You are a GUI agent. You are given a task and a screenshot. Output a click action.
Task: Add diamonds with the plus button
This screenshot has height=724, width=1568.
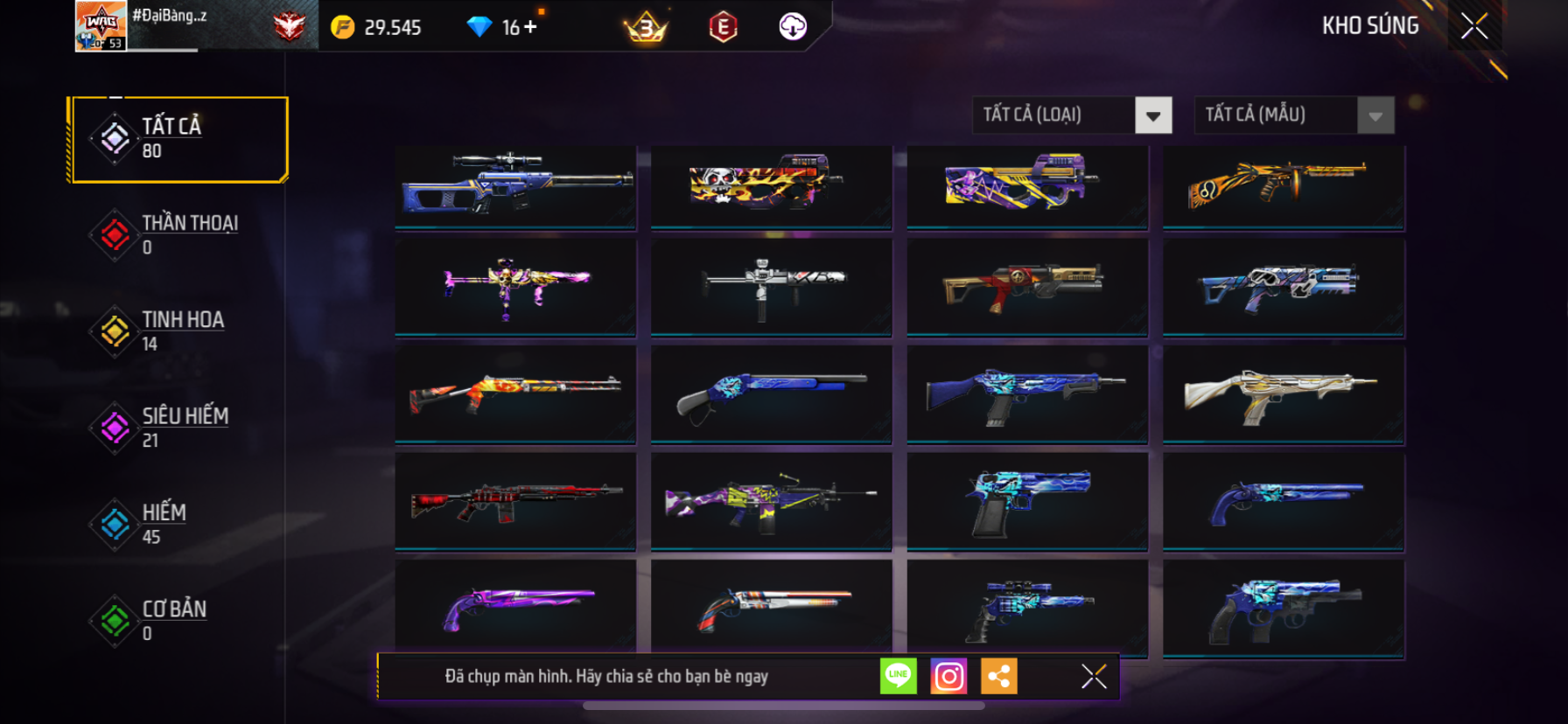(530, 27)
